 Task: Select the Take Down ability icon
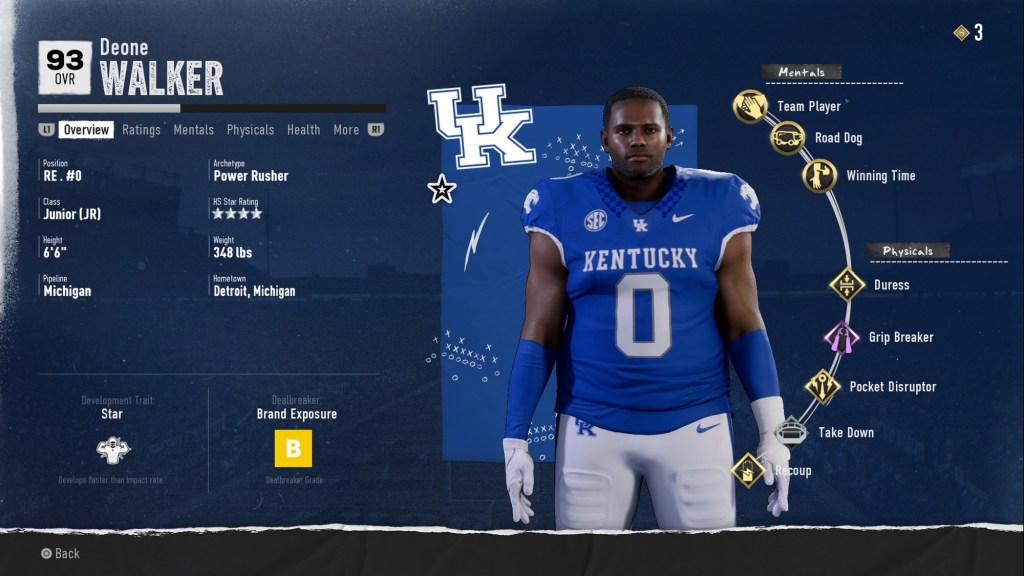coord(791,432)
